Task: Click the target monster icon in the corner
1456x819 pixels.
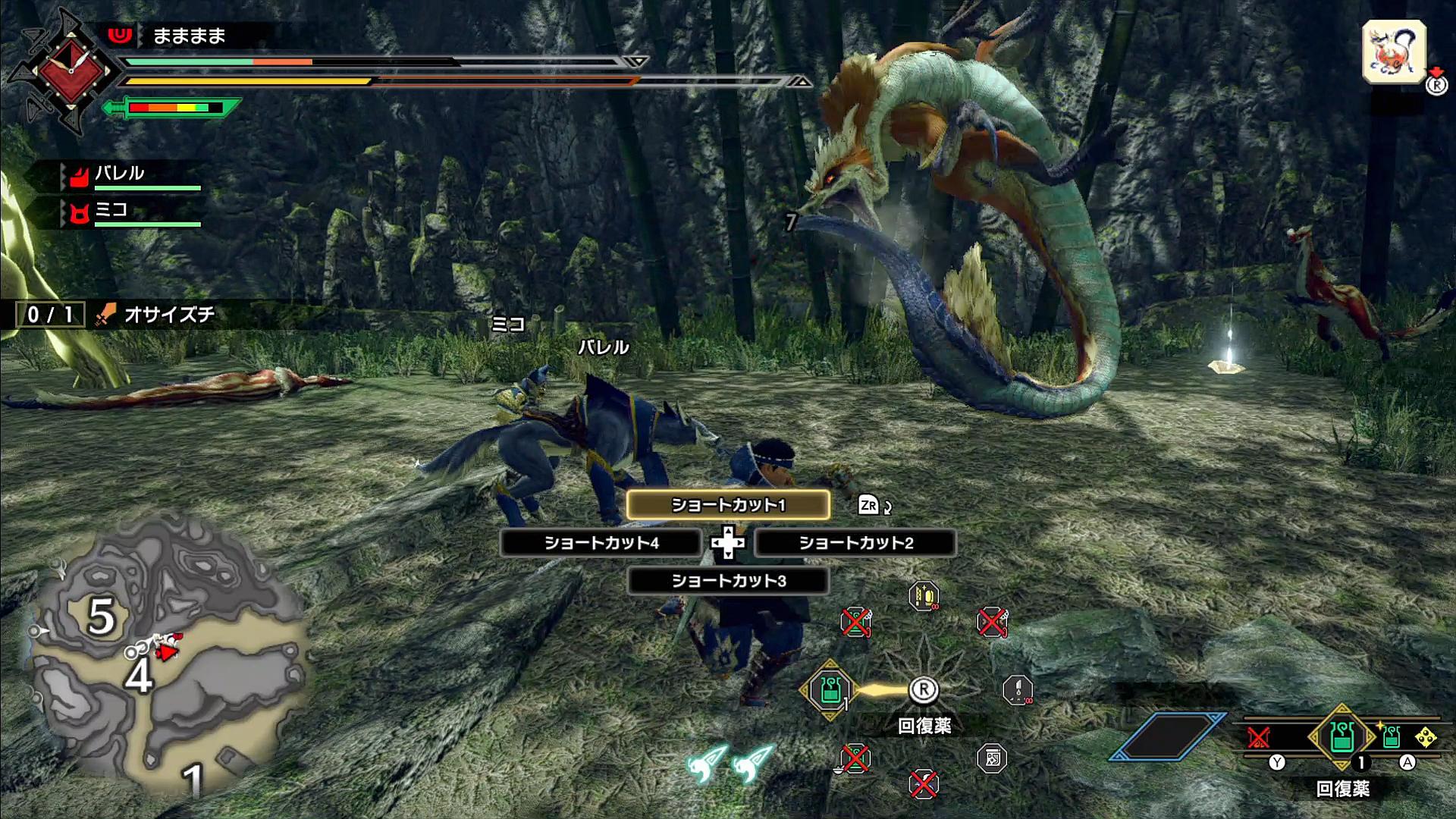Action: coord(1394,52)
